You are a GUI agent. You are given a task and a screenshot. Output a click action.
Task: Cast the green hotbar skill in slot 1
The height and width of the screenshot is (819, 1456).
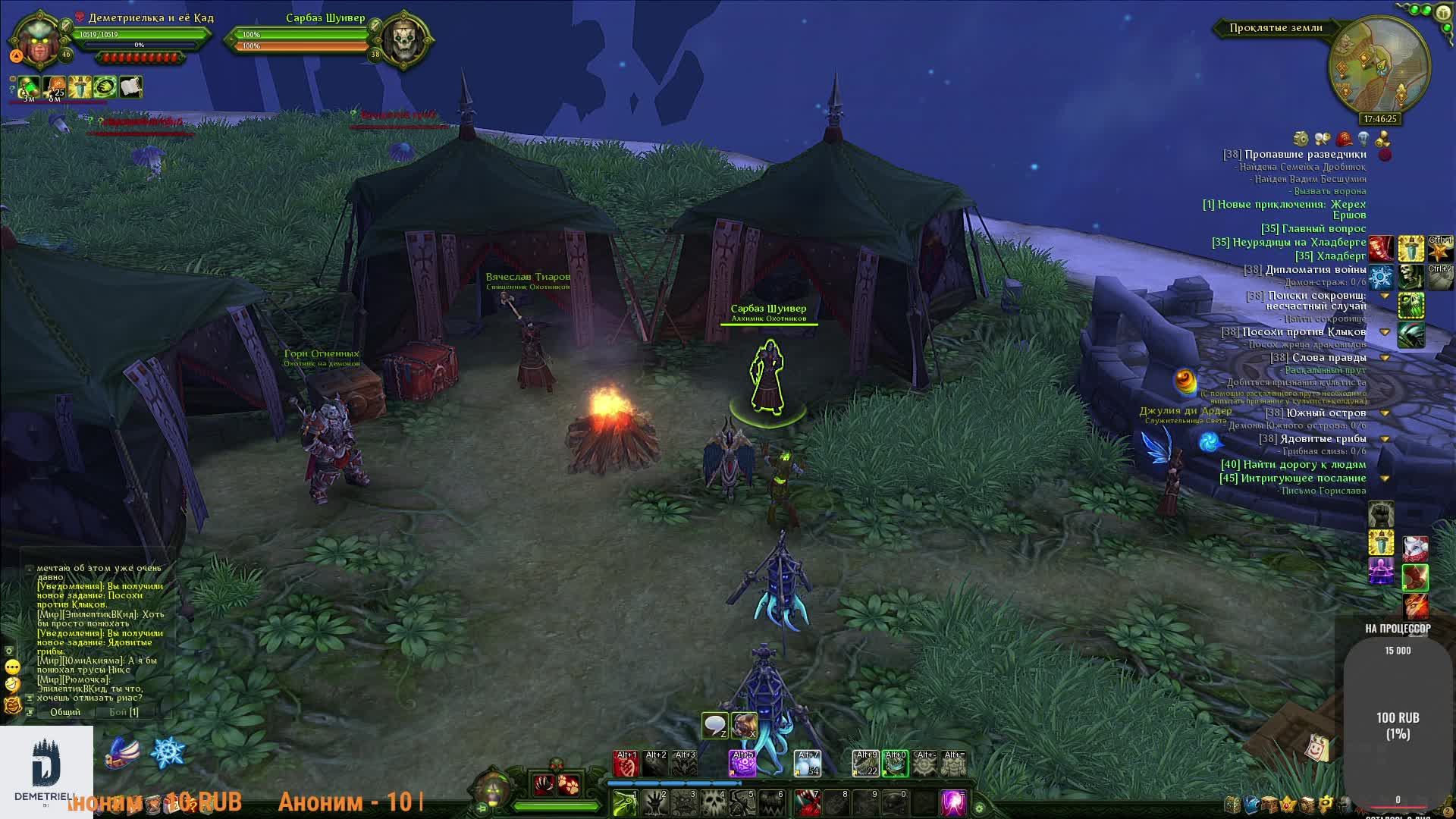[x=626, y=803]
